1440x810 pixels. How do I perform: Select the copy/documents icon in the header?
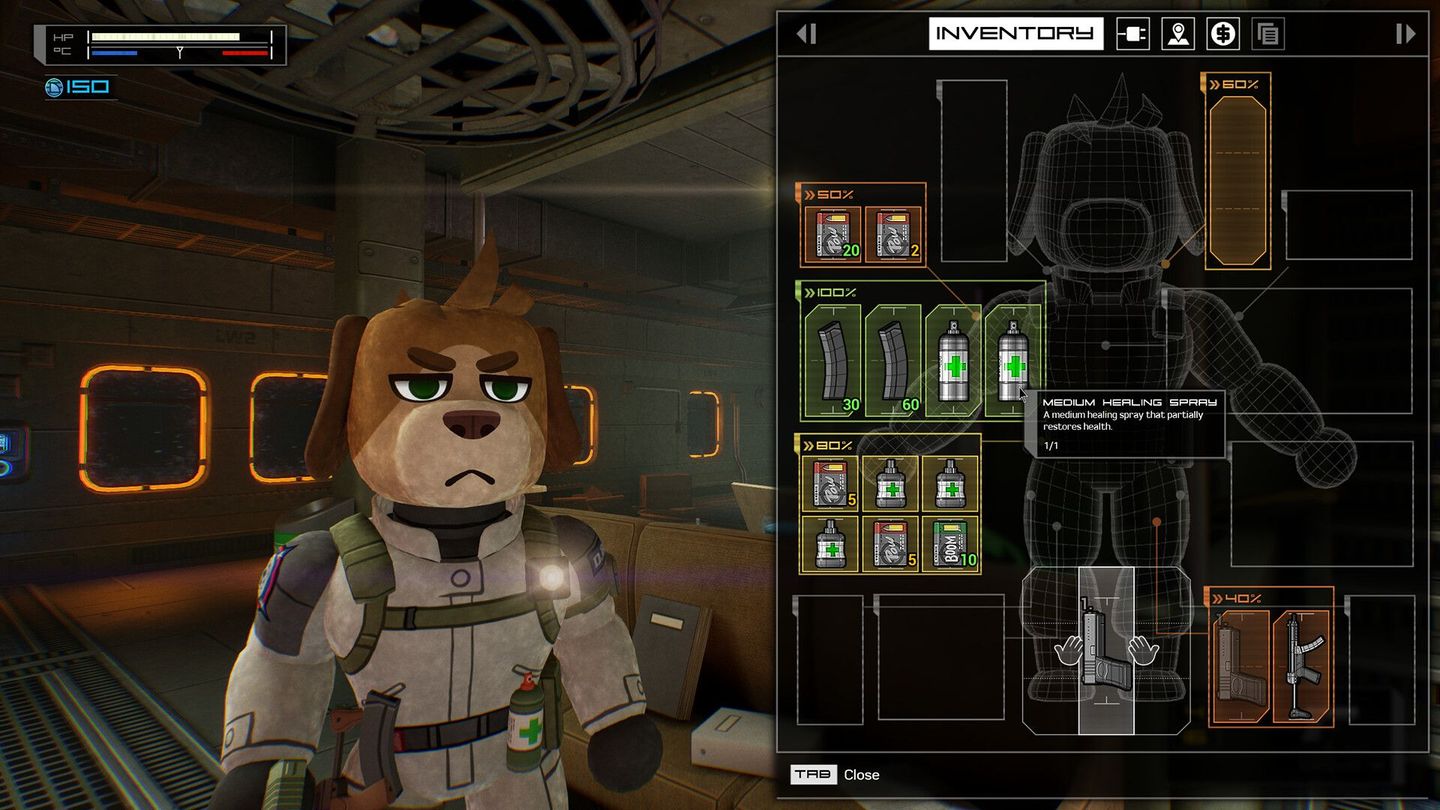(1266, 33)
